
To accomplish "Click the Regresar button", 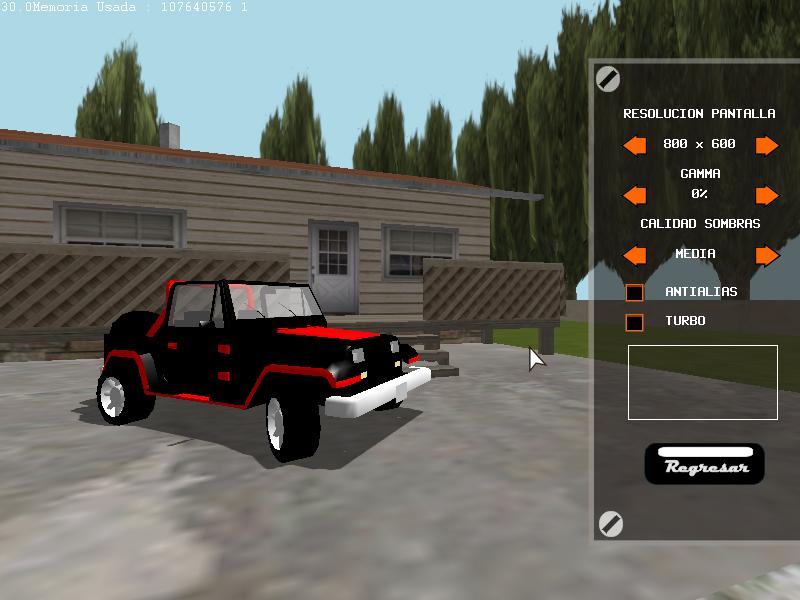I will click(x=704, y=465).
